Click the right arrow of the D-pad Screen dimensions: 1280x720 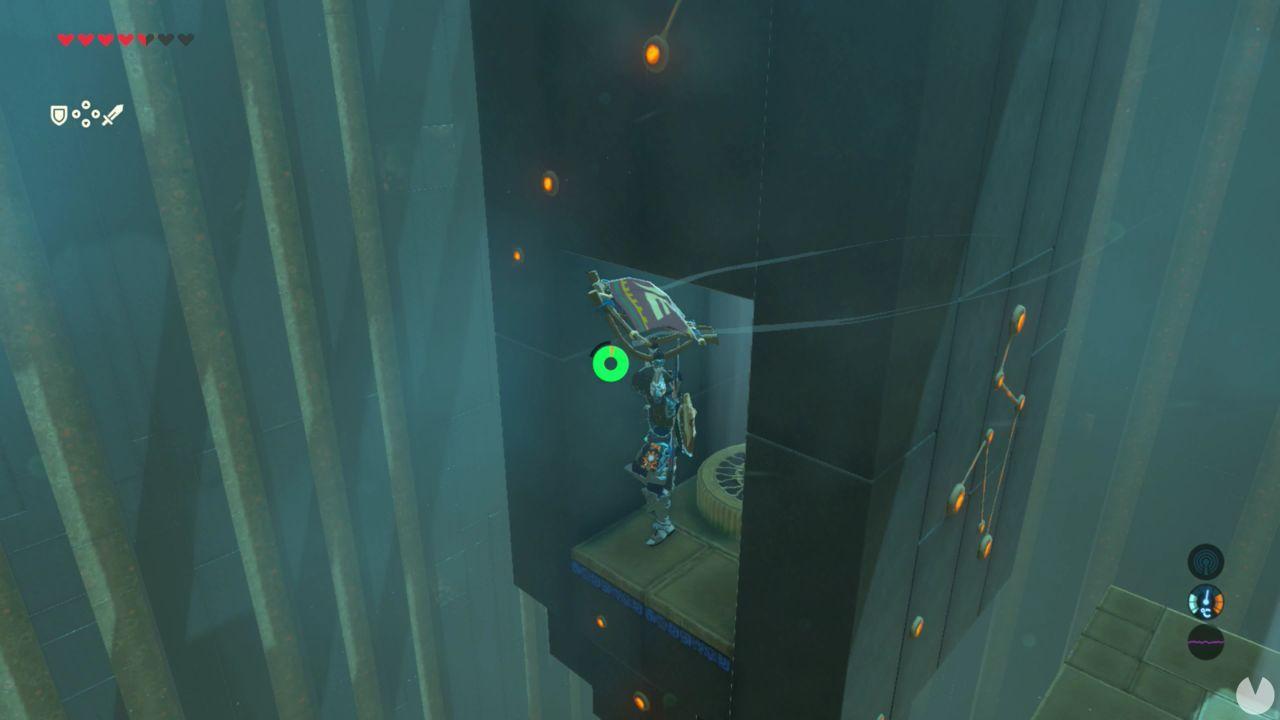(x=95, y=113)
